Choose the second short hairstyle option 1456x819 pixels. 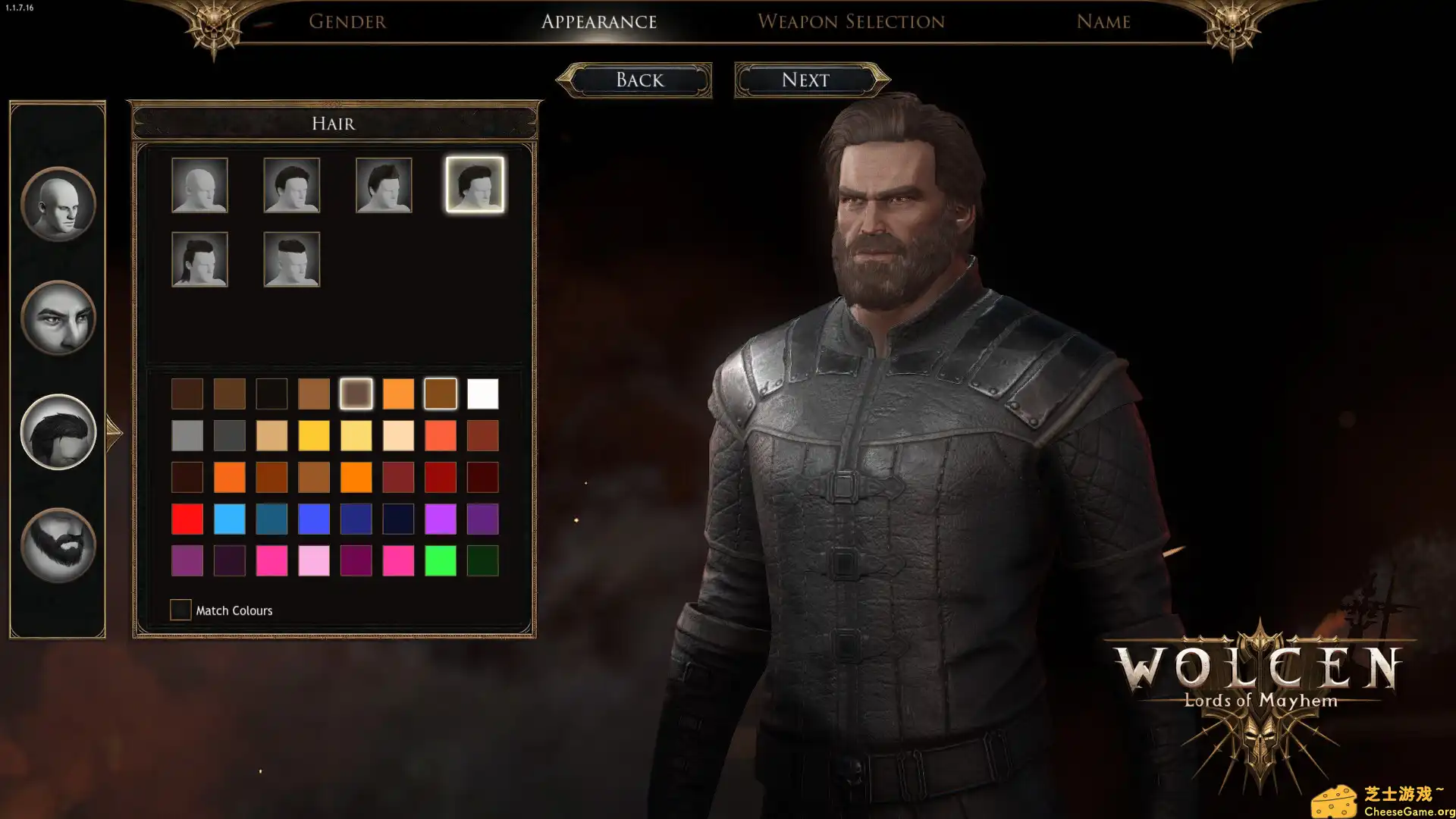click(292, 184)
